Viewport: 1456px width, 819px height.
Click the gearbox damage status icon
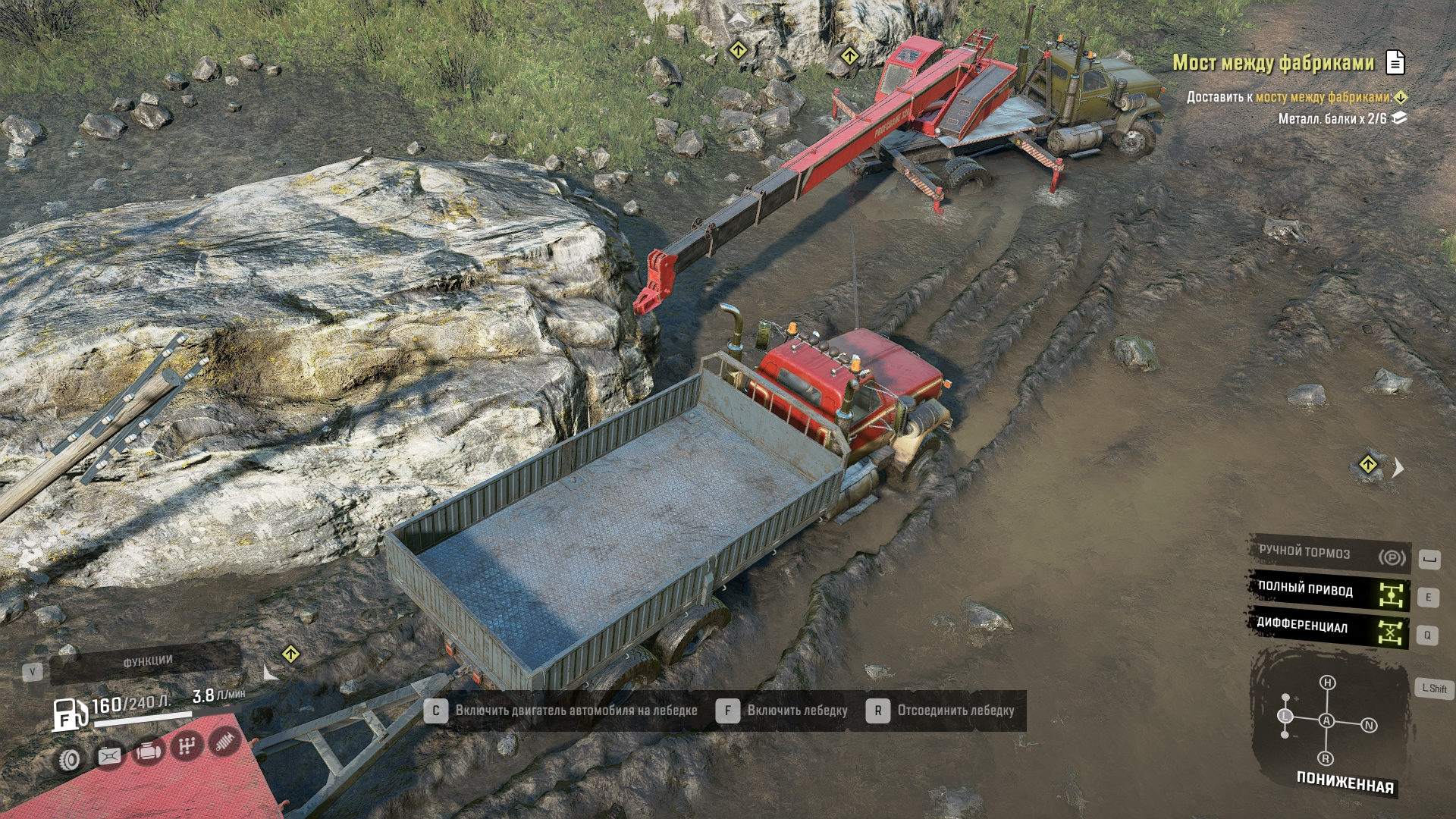click(x=187, y=748)
